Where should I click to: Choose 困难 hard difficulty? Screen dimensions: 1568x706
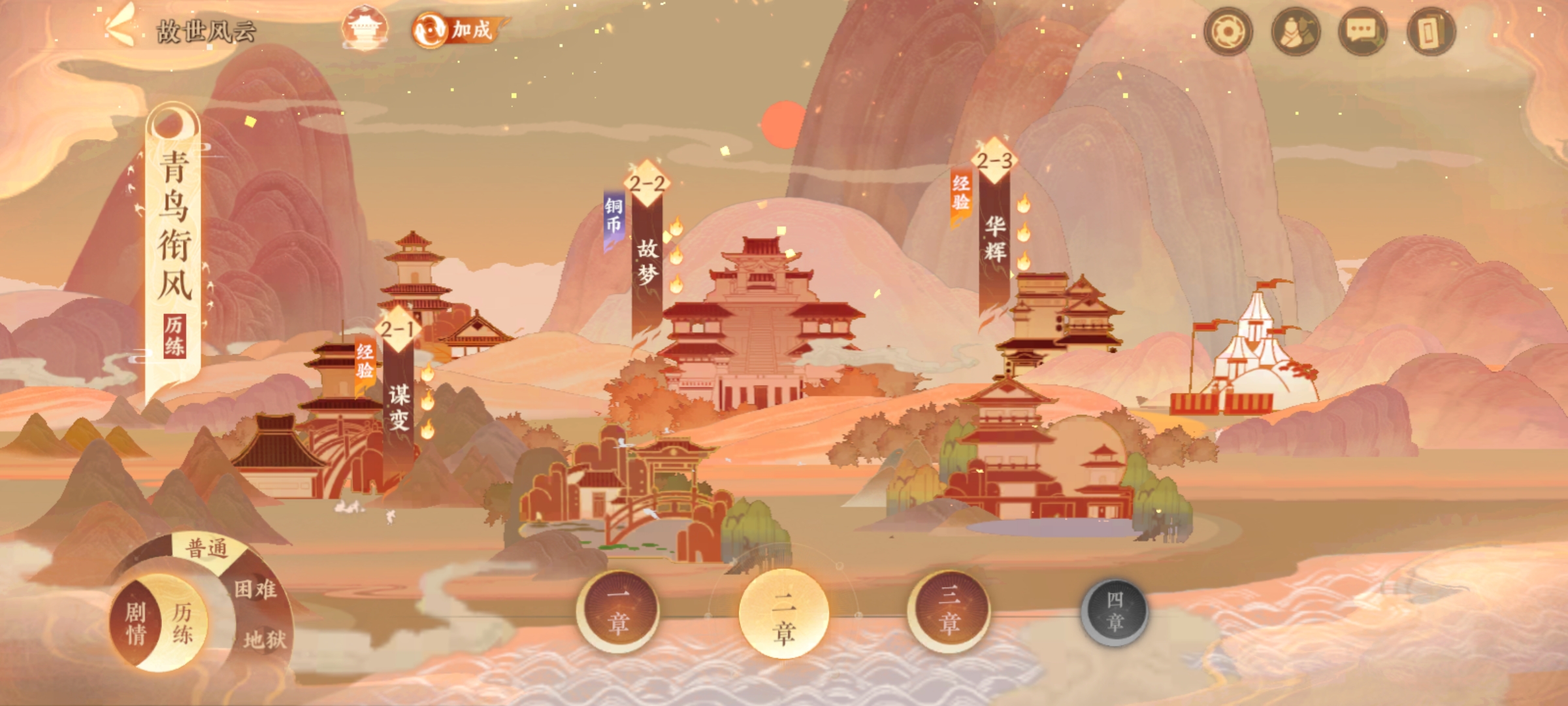click(255, 590)
